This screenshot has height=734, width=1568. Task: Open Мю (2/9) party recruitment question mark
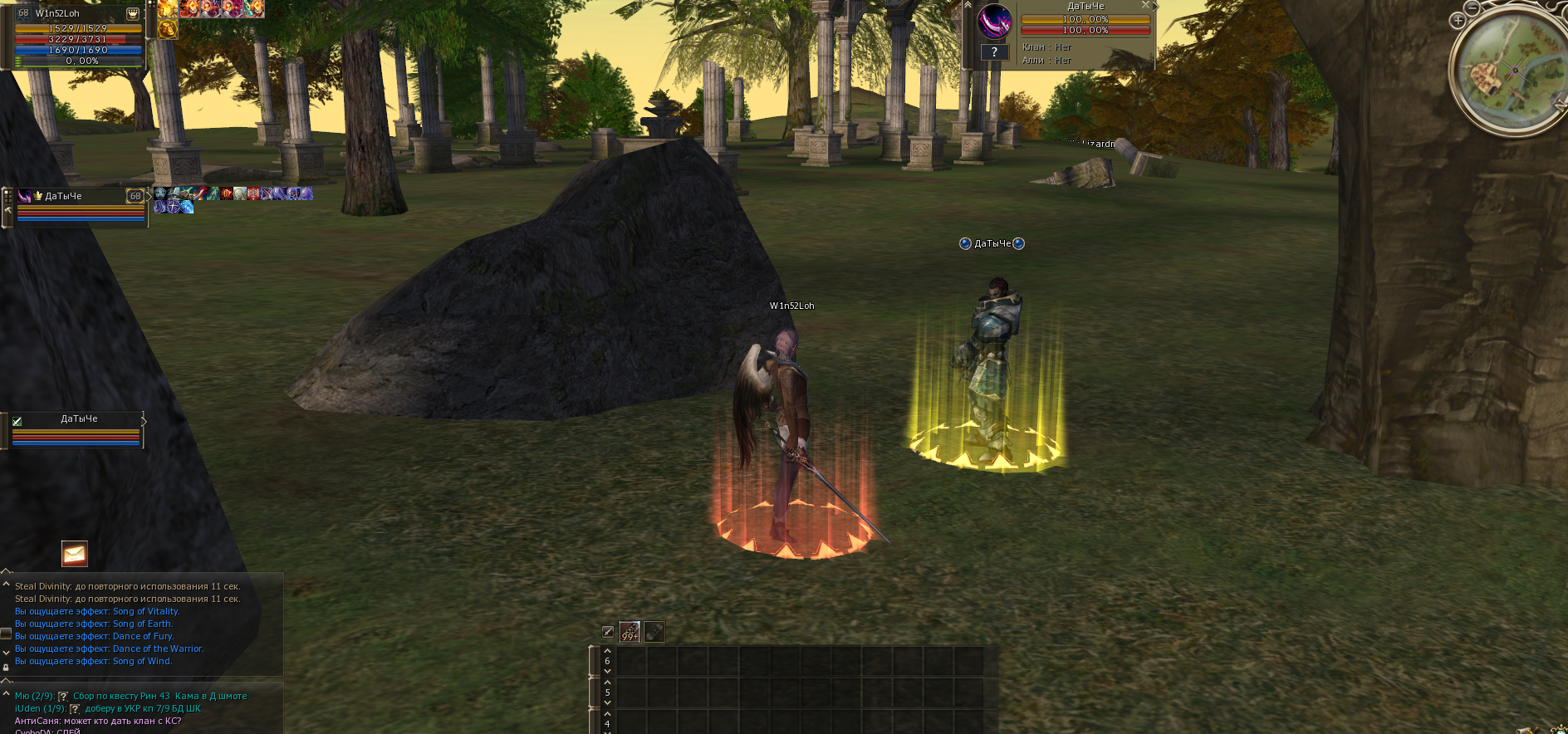tap(63, 697)
